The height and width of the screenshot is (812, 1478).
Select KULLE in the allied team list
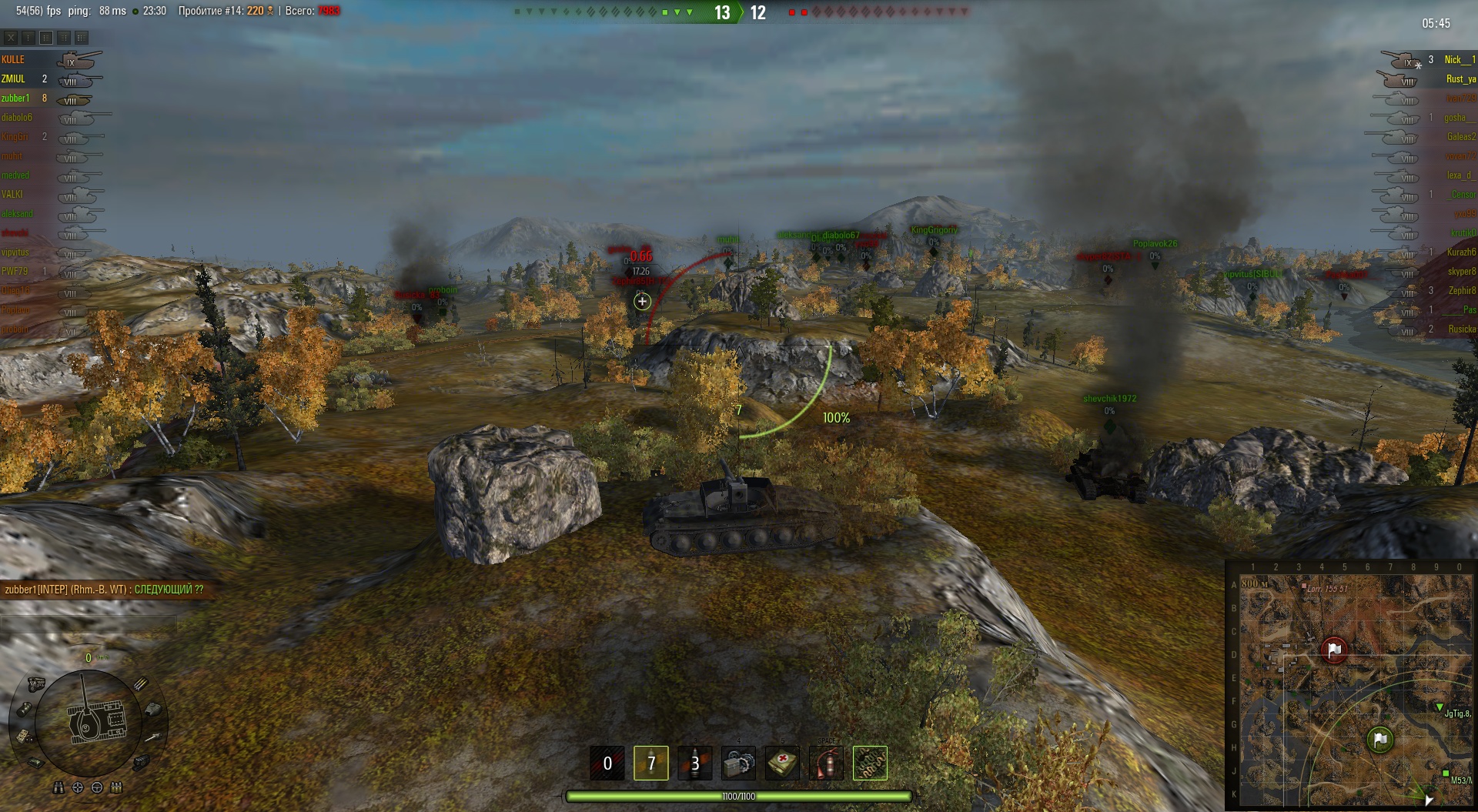[x=13, y=59]
